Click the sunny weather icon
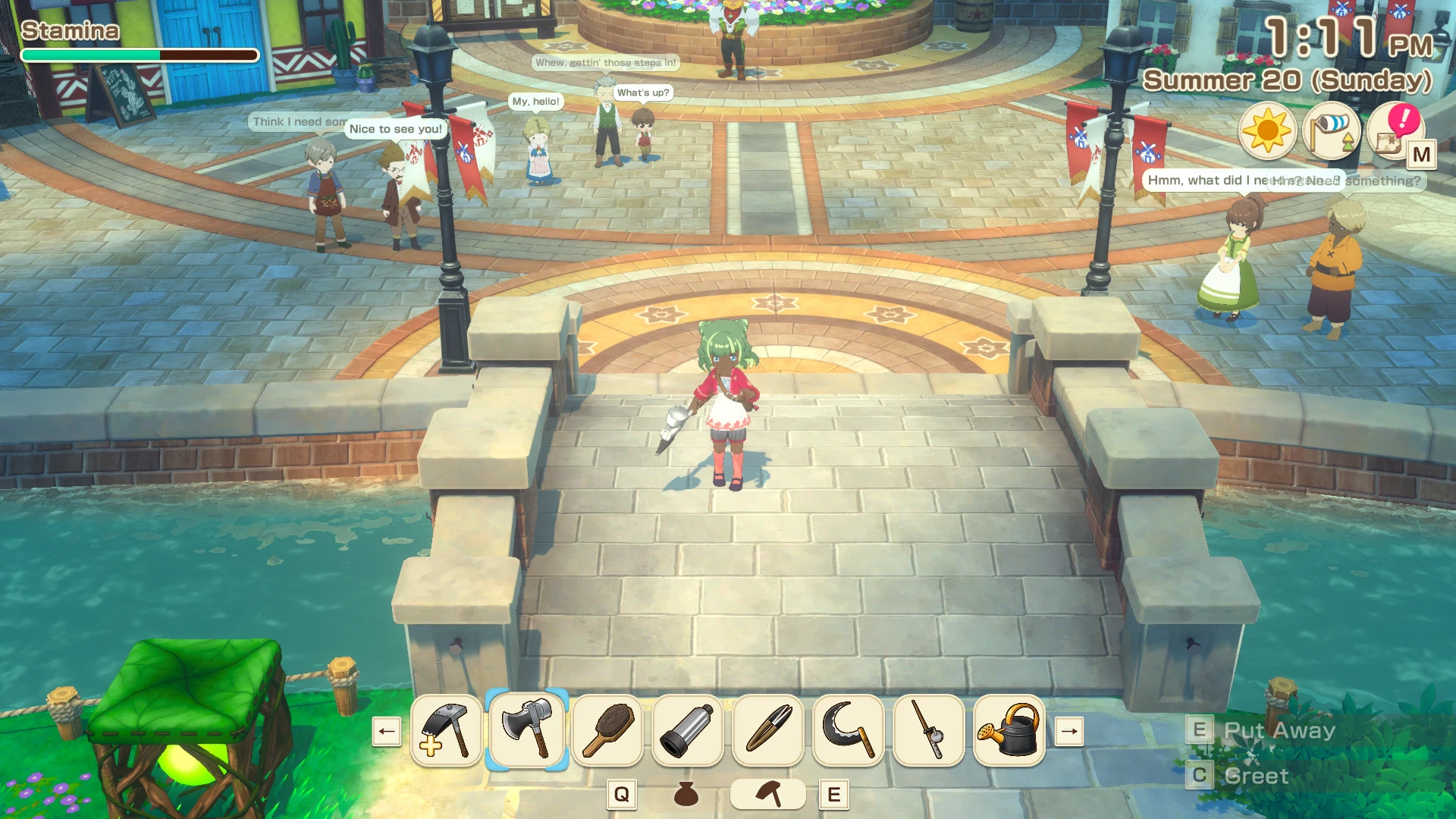The height and width of the screenshot is (819, 1456). pos(1267,131)
